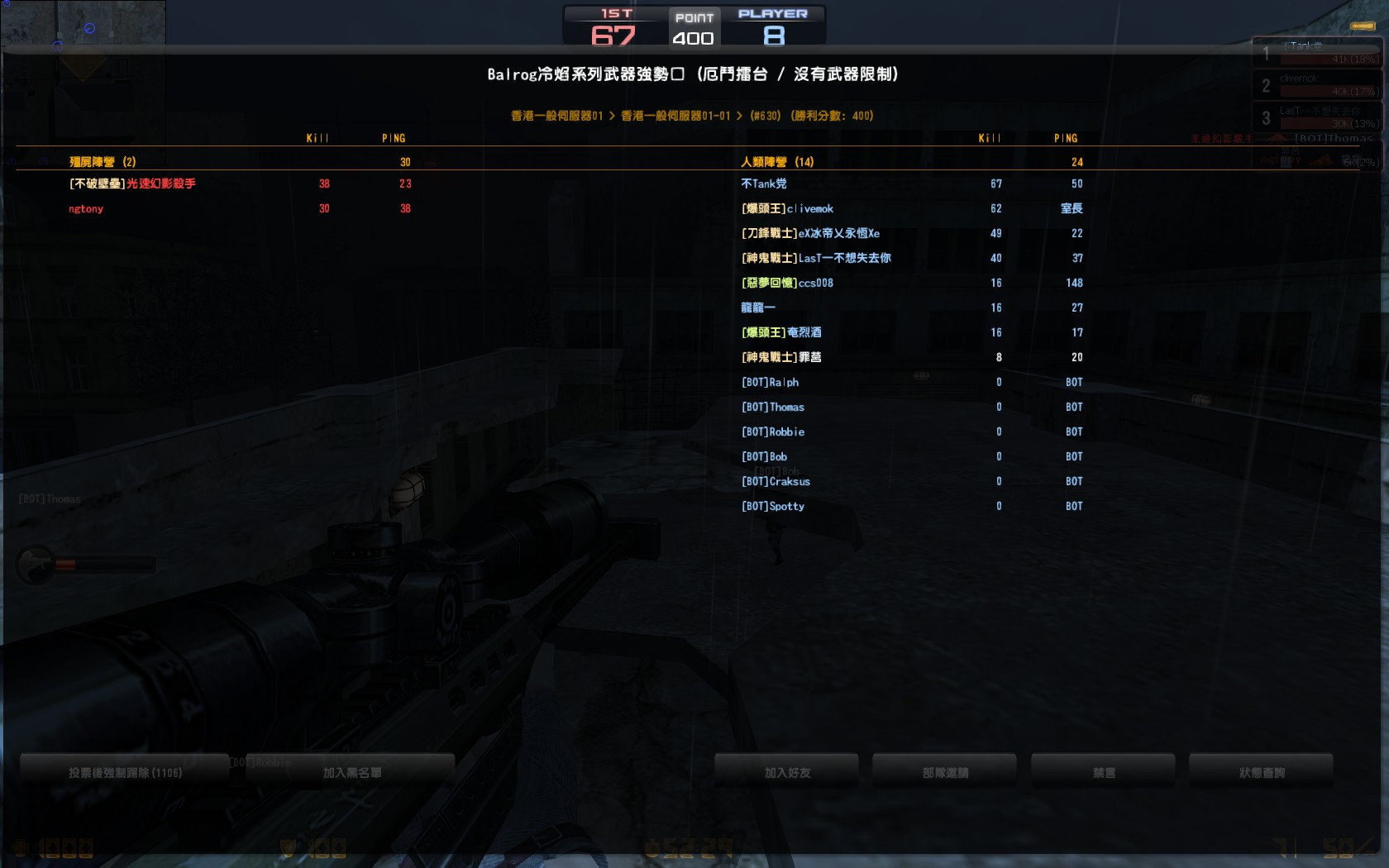The image size is (1389, 868).
Task: Switch to the PLAYER panel at top
Action: click(x=774, y=25)
